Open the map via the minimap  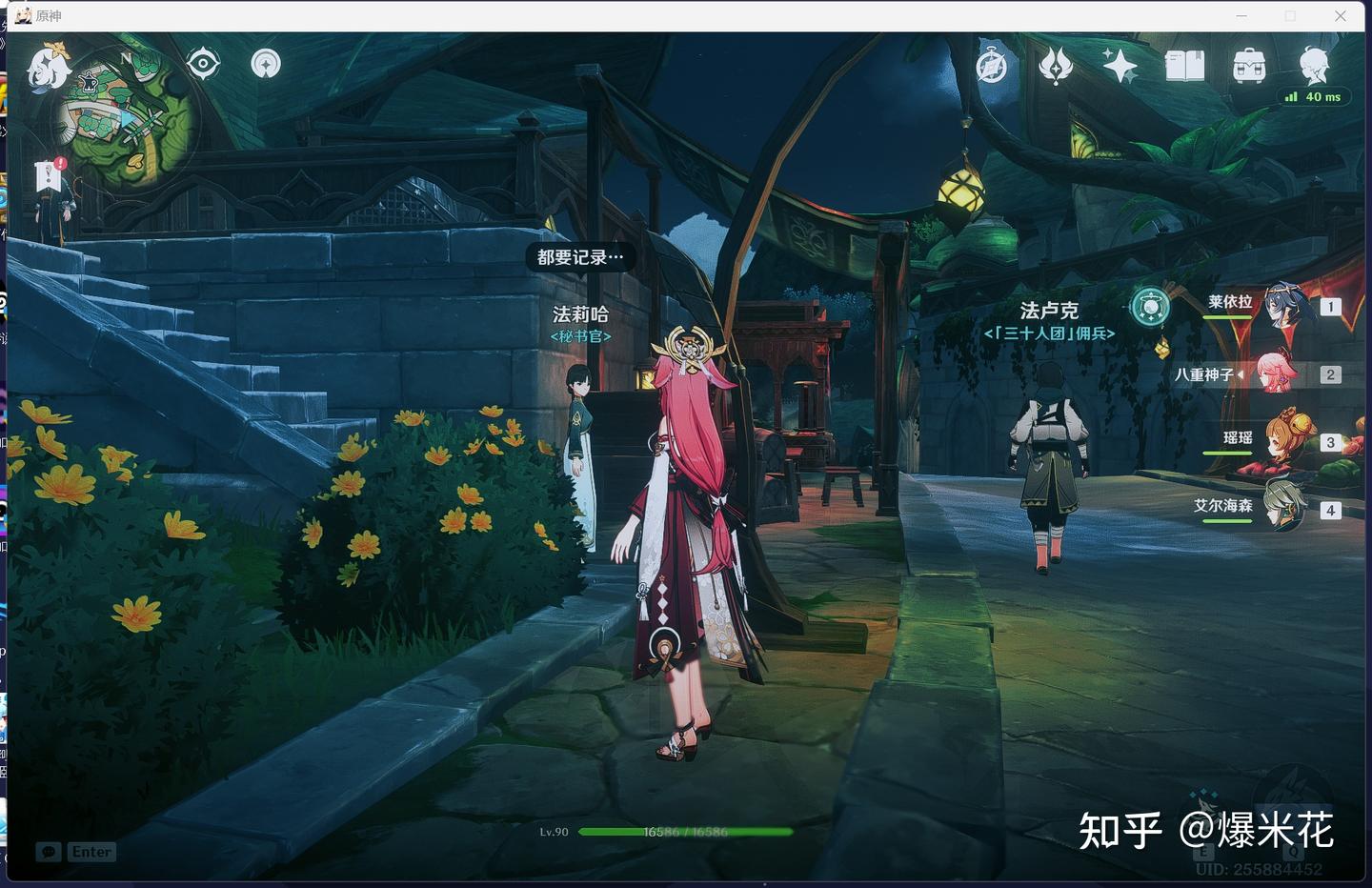[x=126, y=116]
